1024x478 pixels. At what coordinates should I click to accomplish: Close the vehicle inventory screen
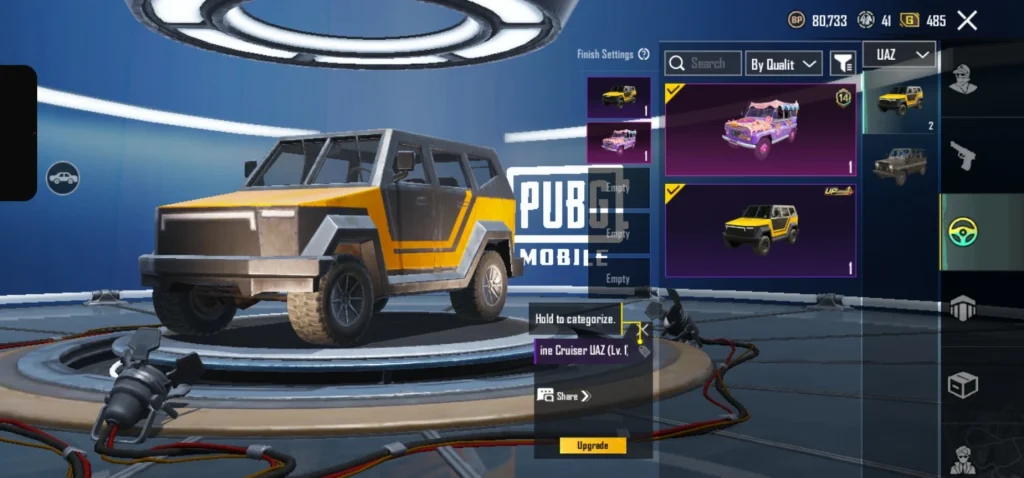pos(967,20)
